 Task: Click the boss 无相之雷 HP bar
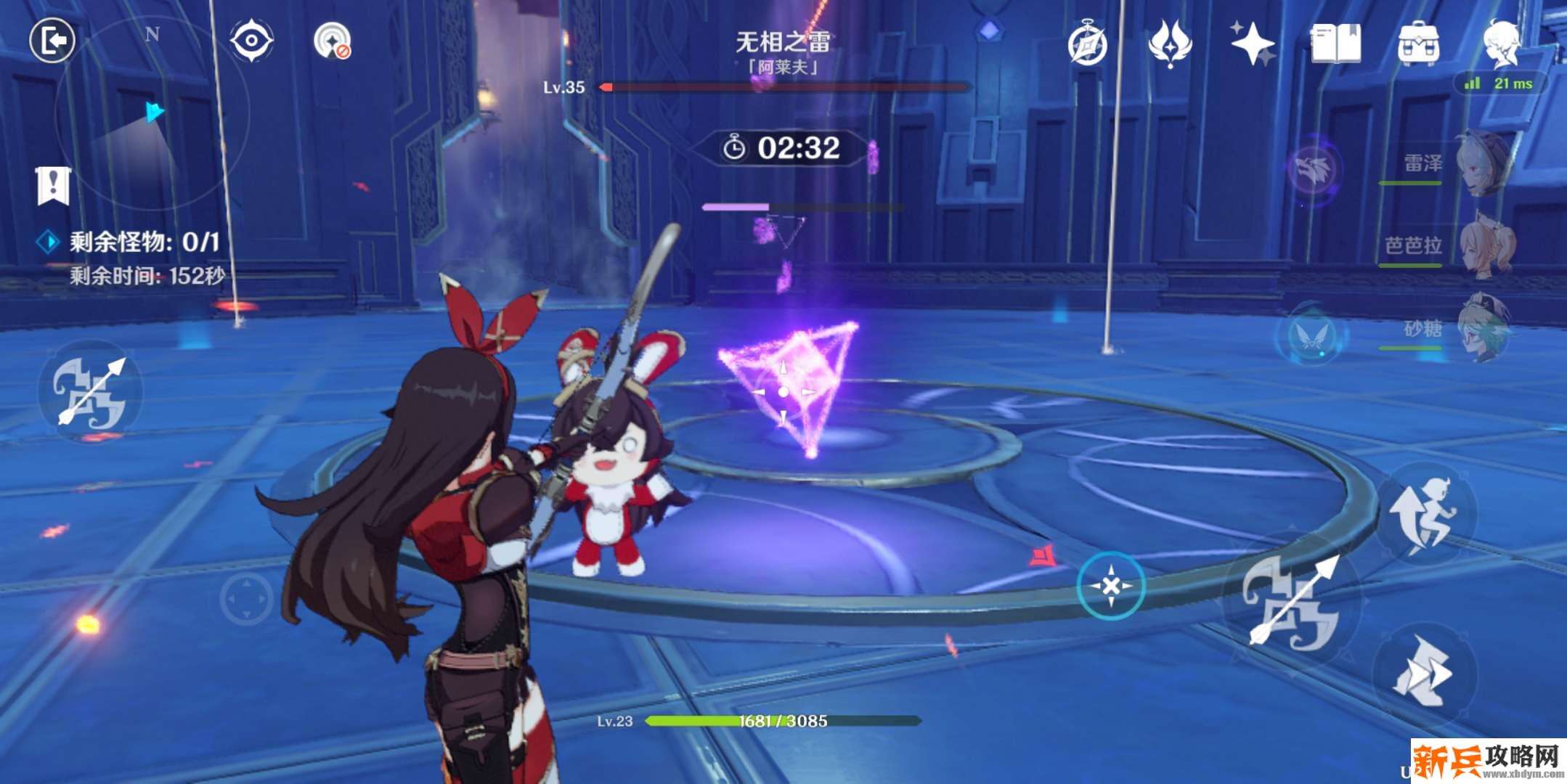(783, 89)
